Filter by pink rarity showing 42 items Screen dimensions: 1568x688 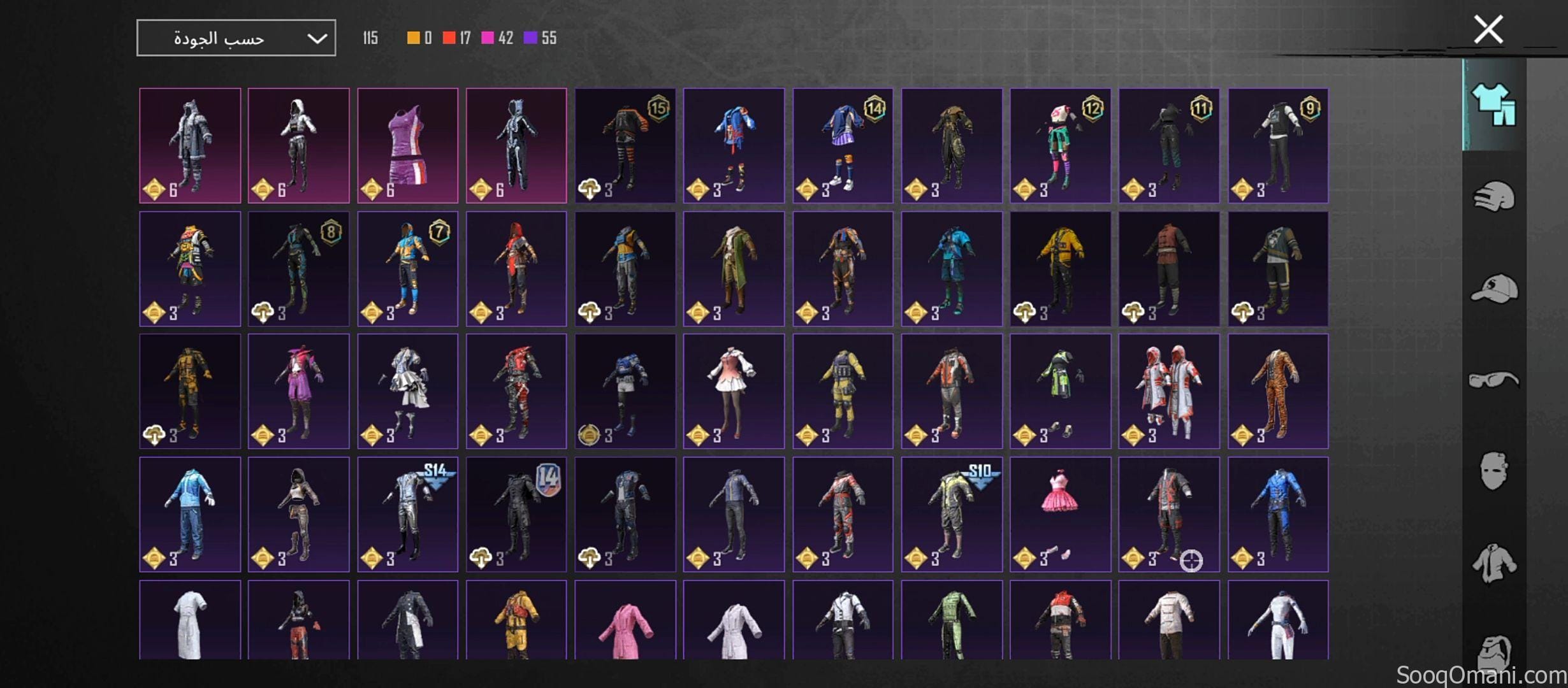tap(488, 38)
